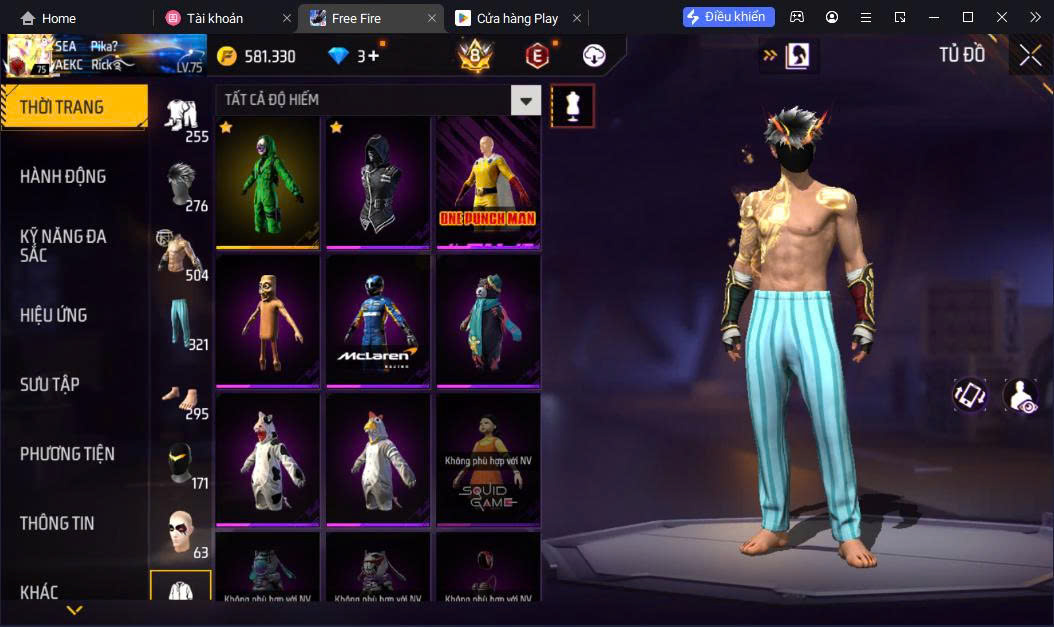This screenshot has height=627, width=1054.
Task: Select the cow costume outfit
Action: [268, 459]
